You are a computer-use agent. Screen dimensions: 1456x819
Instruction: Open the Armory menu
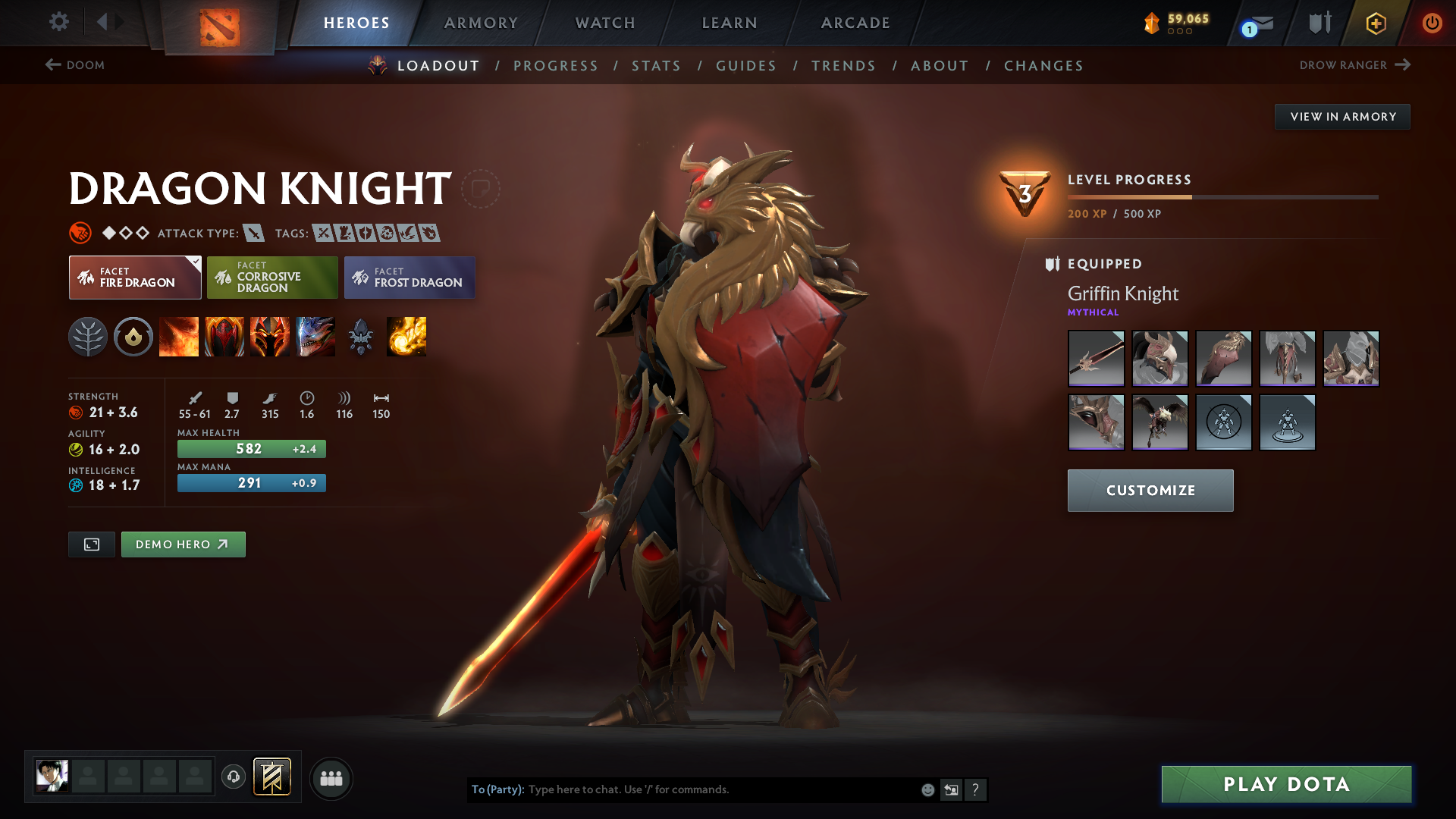coord(481,23)
